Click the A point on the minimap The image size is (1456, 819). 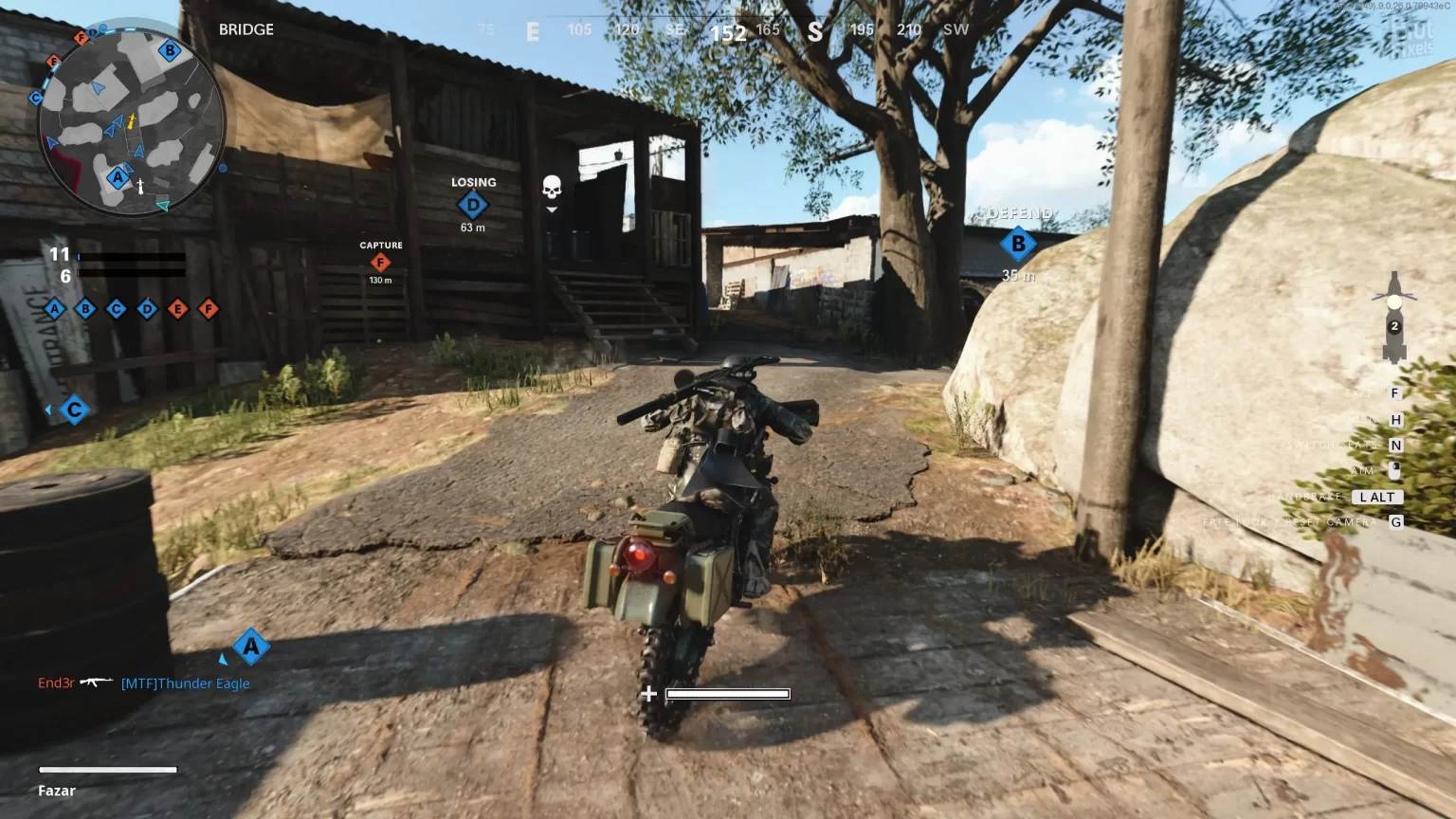pos(118,177)
